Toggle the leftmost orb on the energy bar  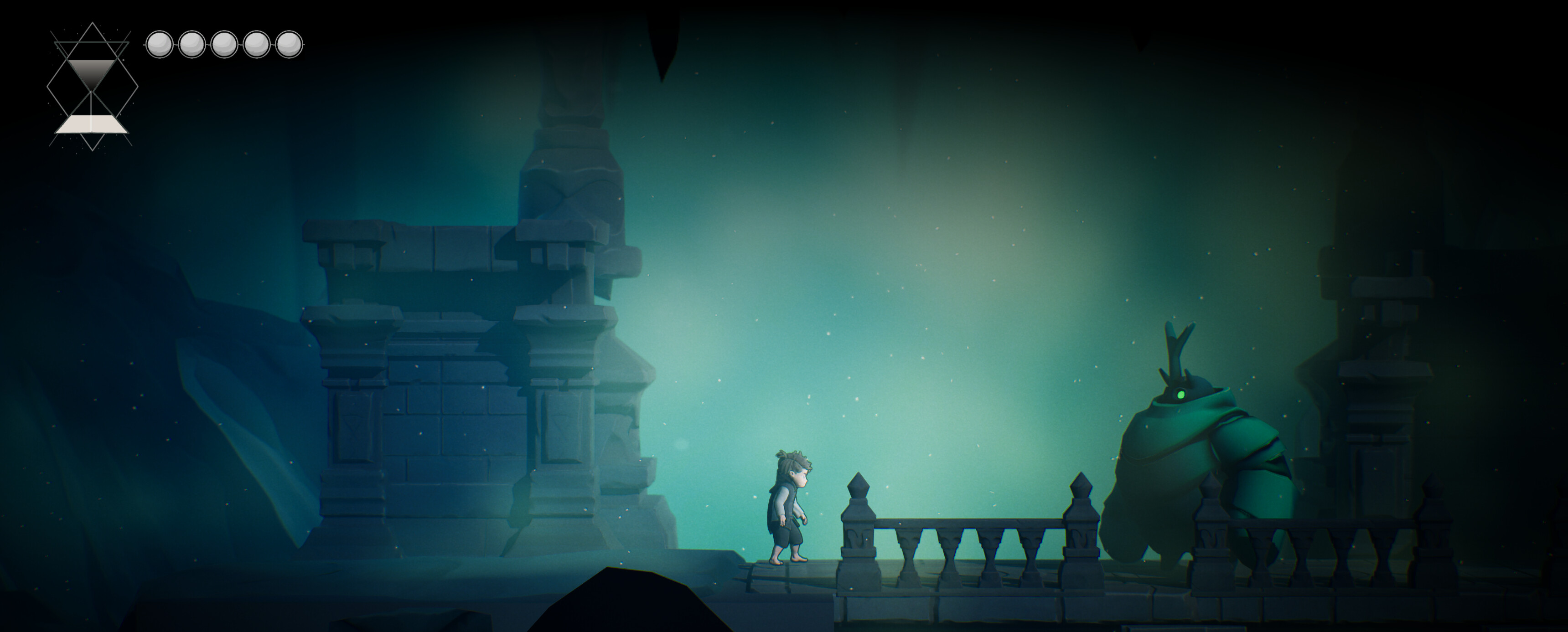pos(160,43)
